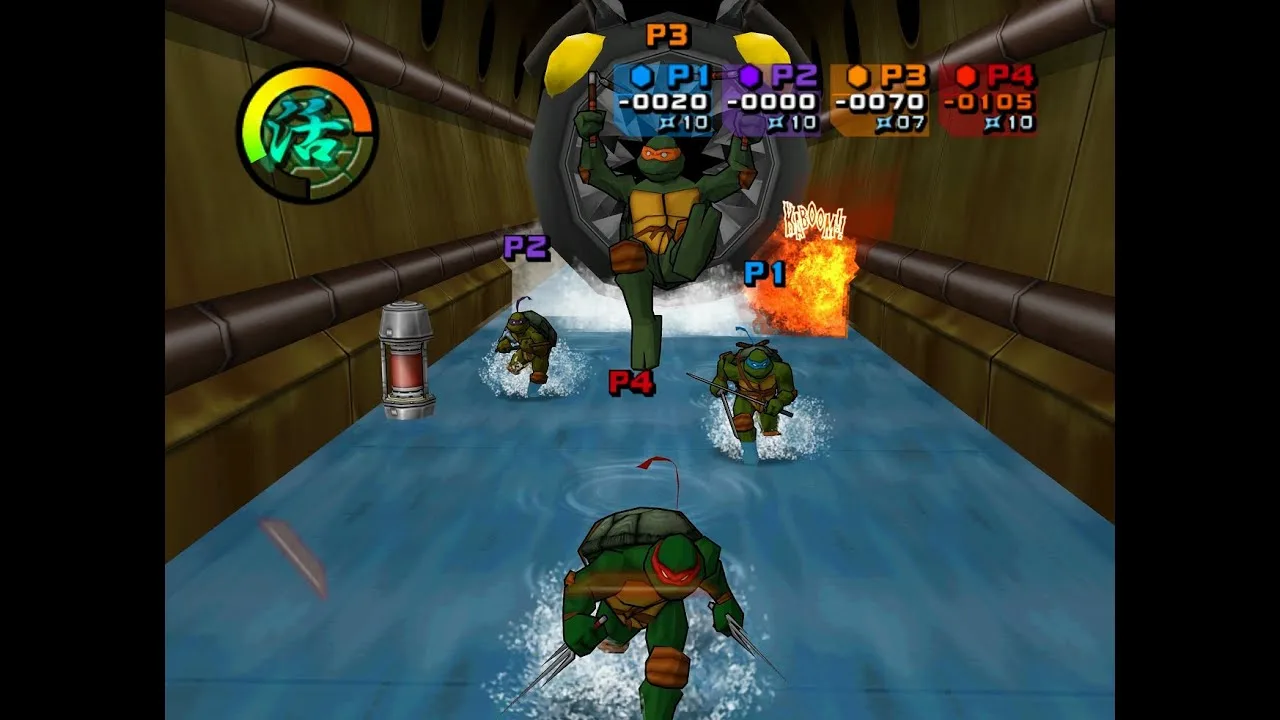Select the orange P3 player panel

(x=880, y=100)
